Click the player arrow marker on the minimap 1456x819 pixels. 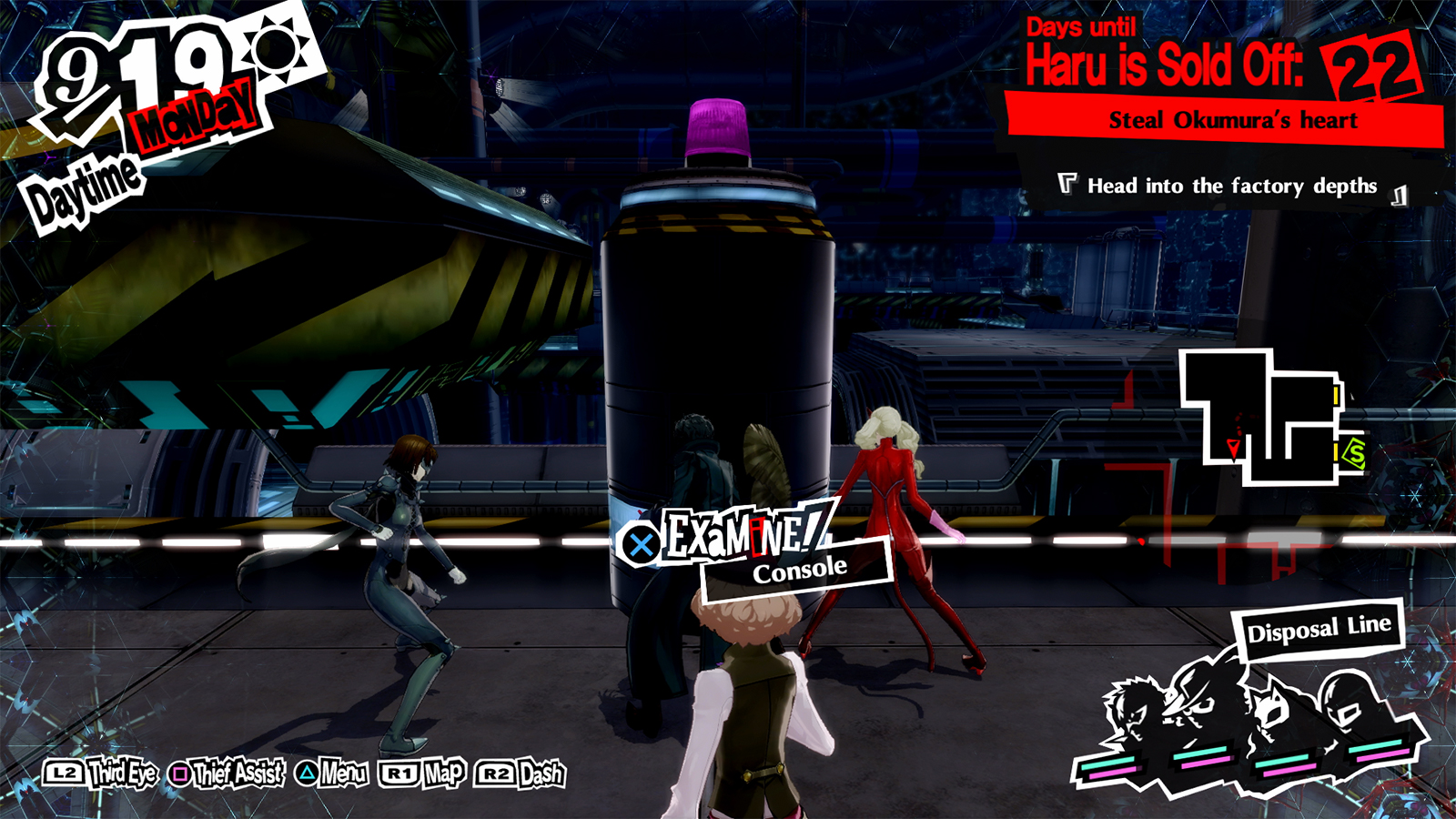[x=1233, y=448]
